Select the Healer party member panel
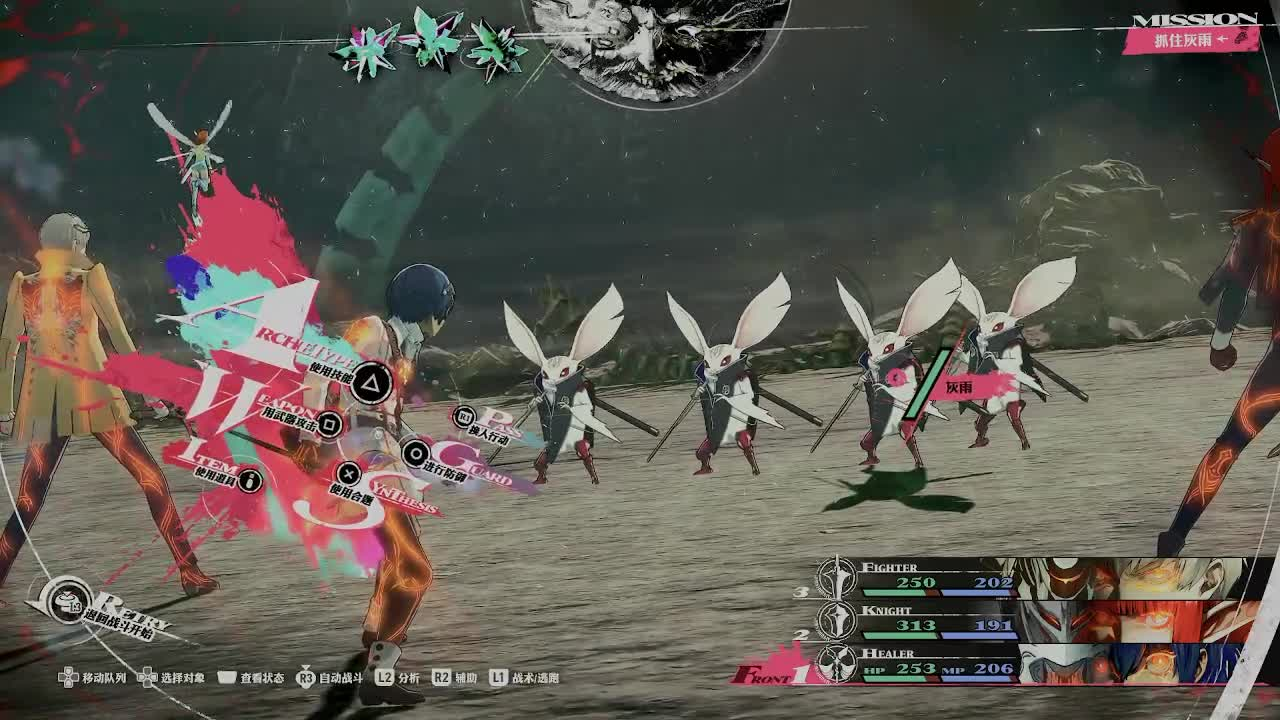This screenshot has height=720, width=1280. pyautogui.click(x=1040, y=664)
